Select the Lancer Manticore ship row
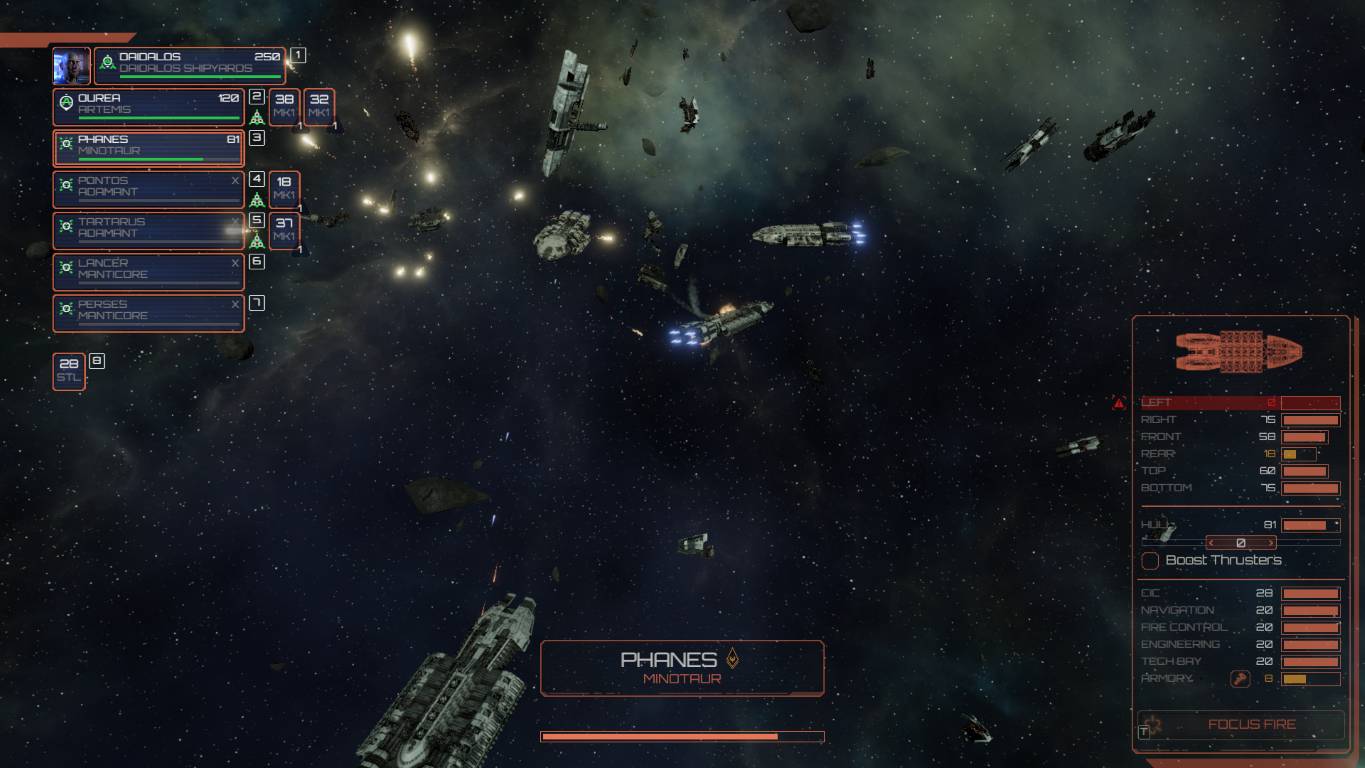 point(149,271)
